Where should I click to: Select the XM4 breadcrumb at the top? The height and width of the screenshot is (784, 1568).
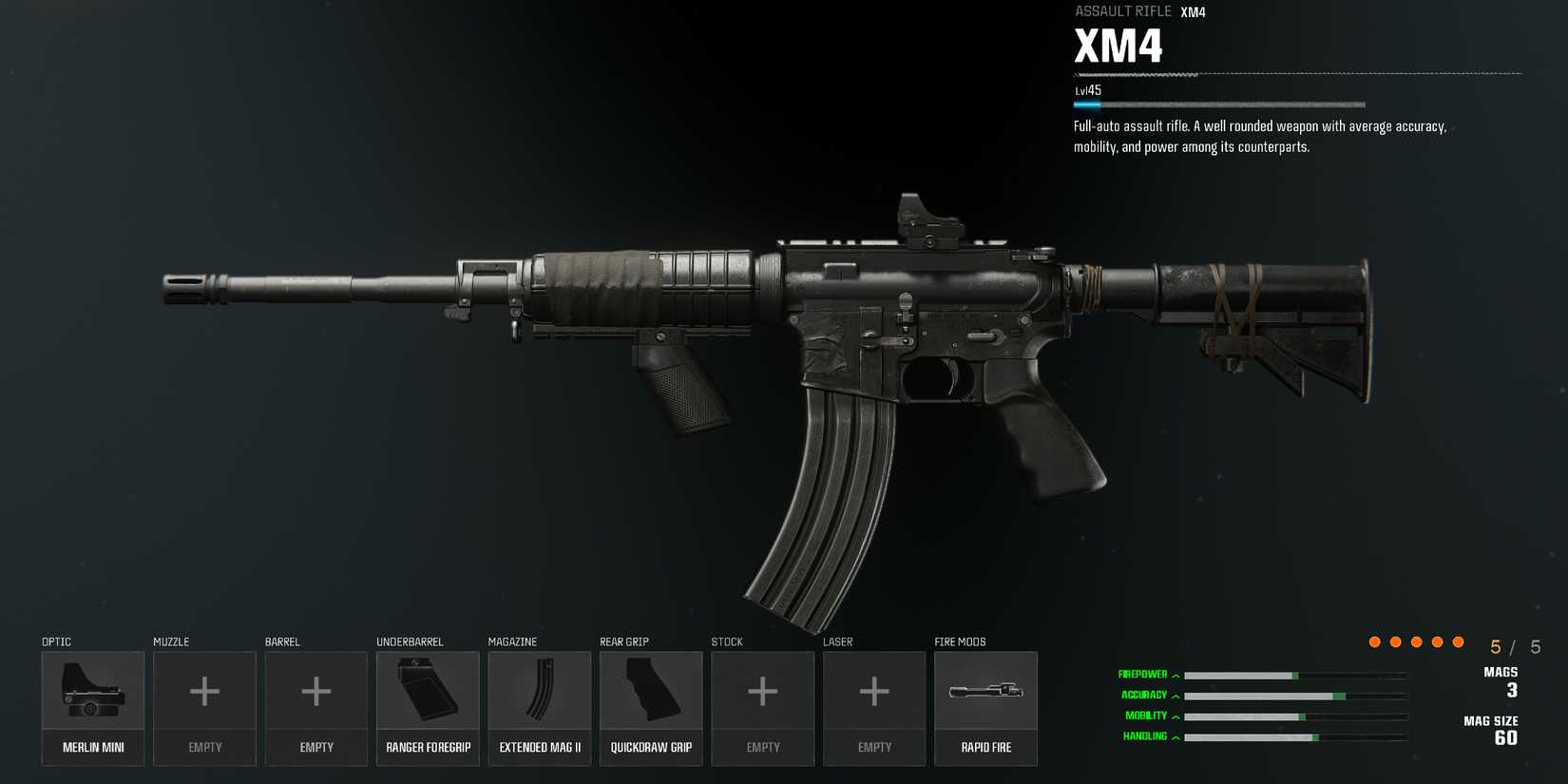coord(1192,10)
